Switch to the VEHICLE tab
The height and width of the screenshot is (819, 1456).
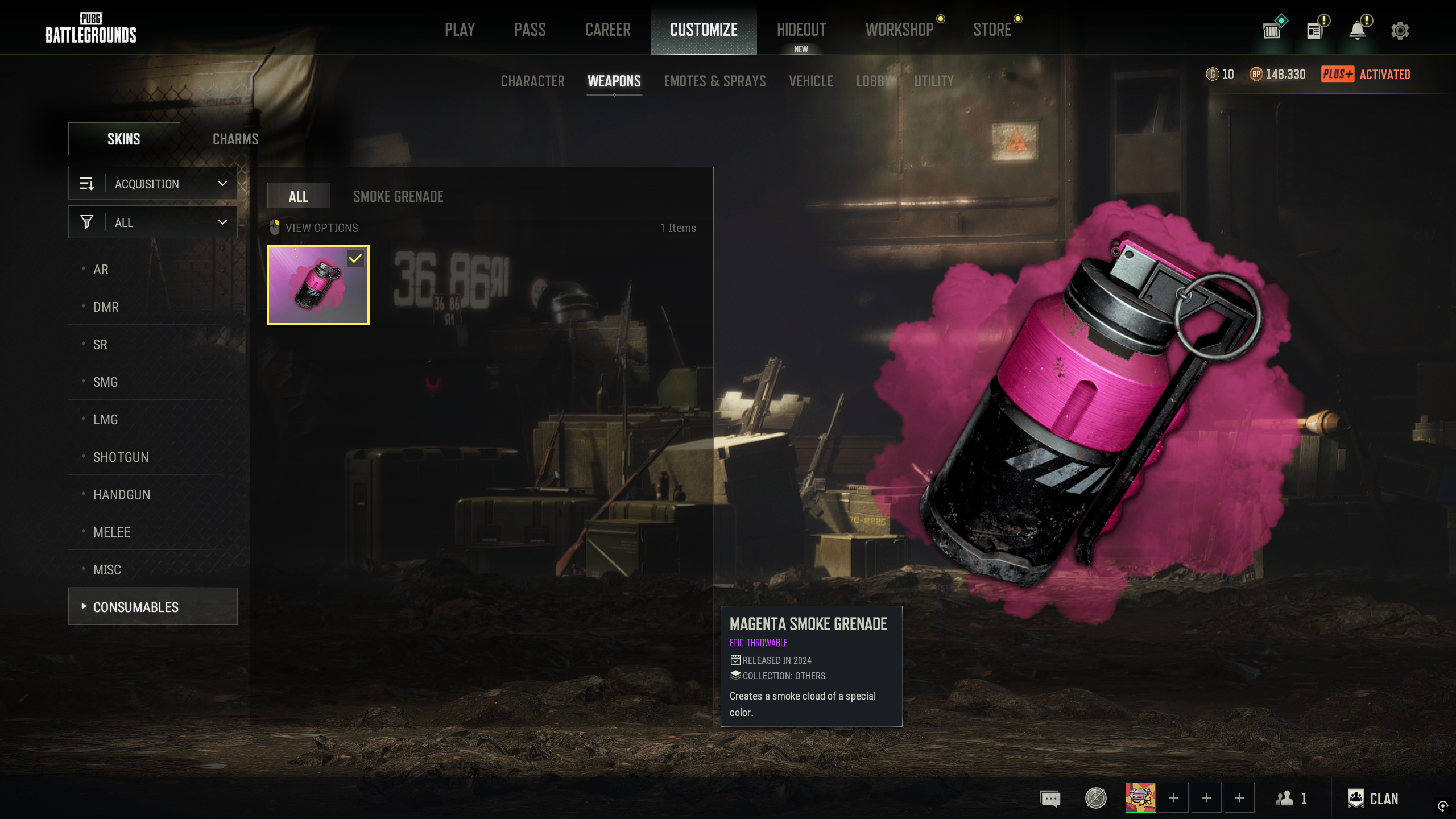pos(810,81)
